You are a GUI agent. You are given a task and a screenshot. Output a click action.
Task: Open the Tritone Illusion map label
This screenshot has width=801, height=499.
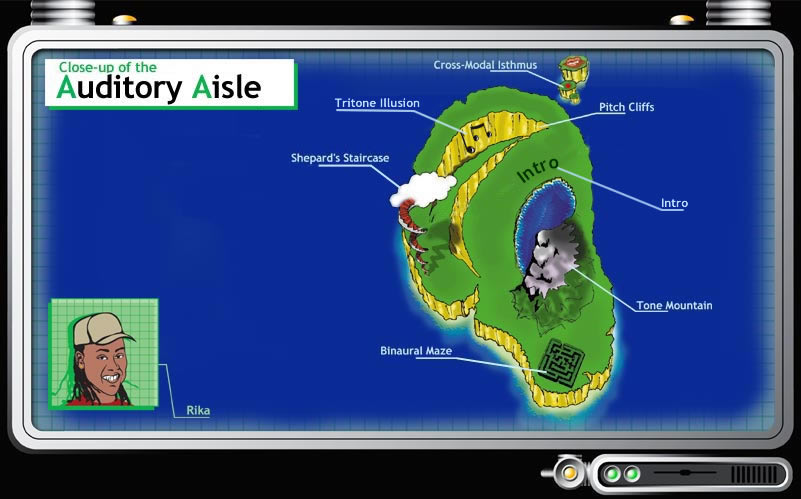tap(377, 103)
